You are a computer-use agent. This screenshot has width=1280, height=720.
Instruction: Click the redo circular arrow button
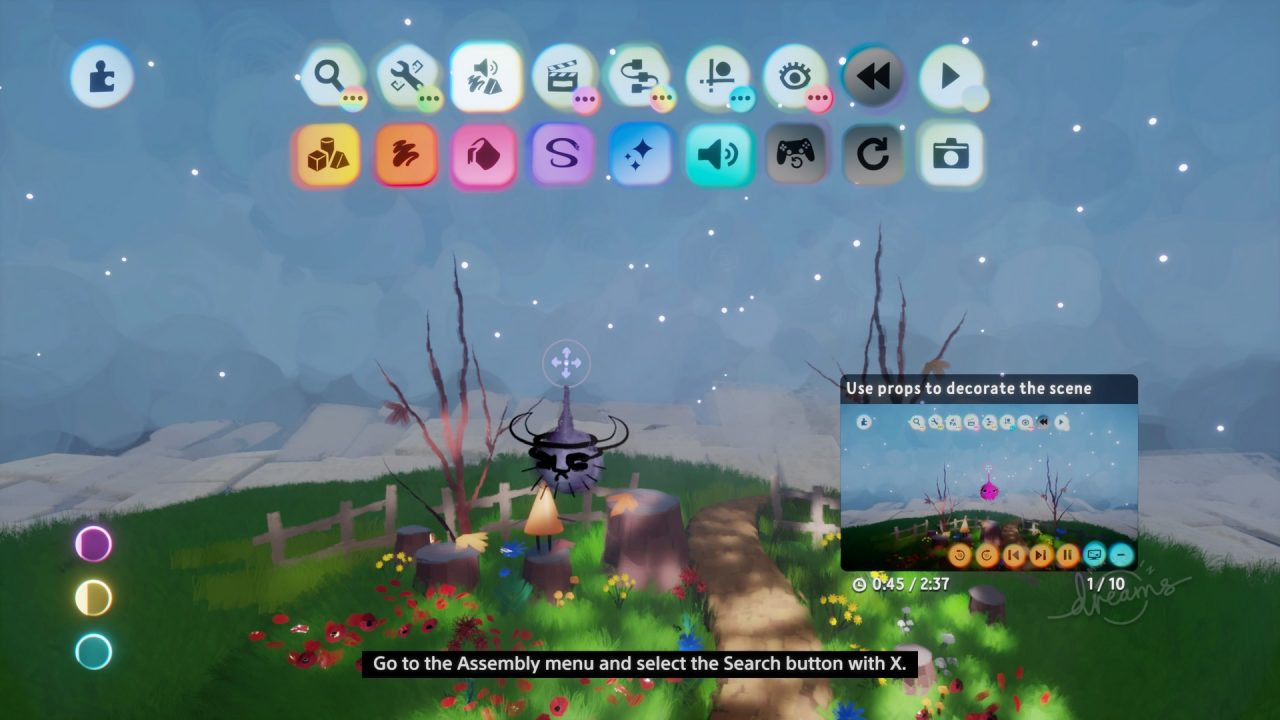point(872,154)
